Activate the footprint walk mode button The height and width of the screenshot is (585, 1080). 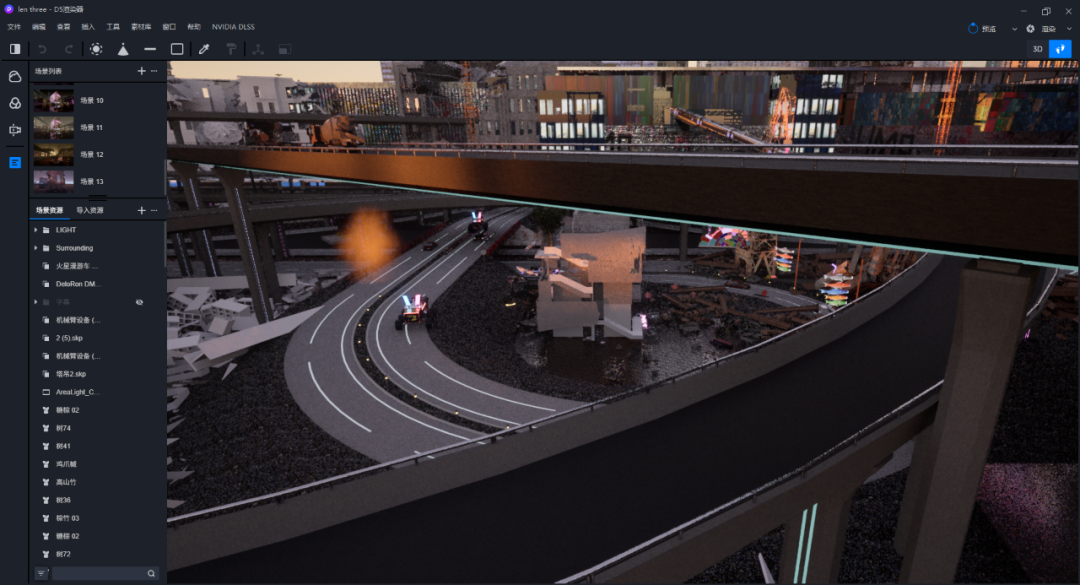click(1060, 48)
